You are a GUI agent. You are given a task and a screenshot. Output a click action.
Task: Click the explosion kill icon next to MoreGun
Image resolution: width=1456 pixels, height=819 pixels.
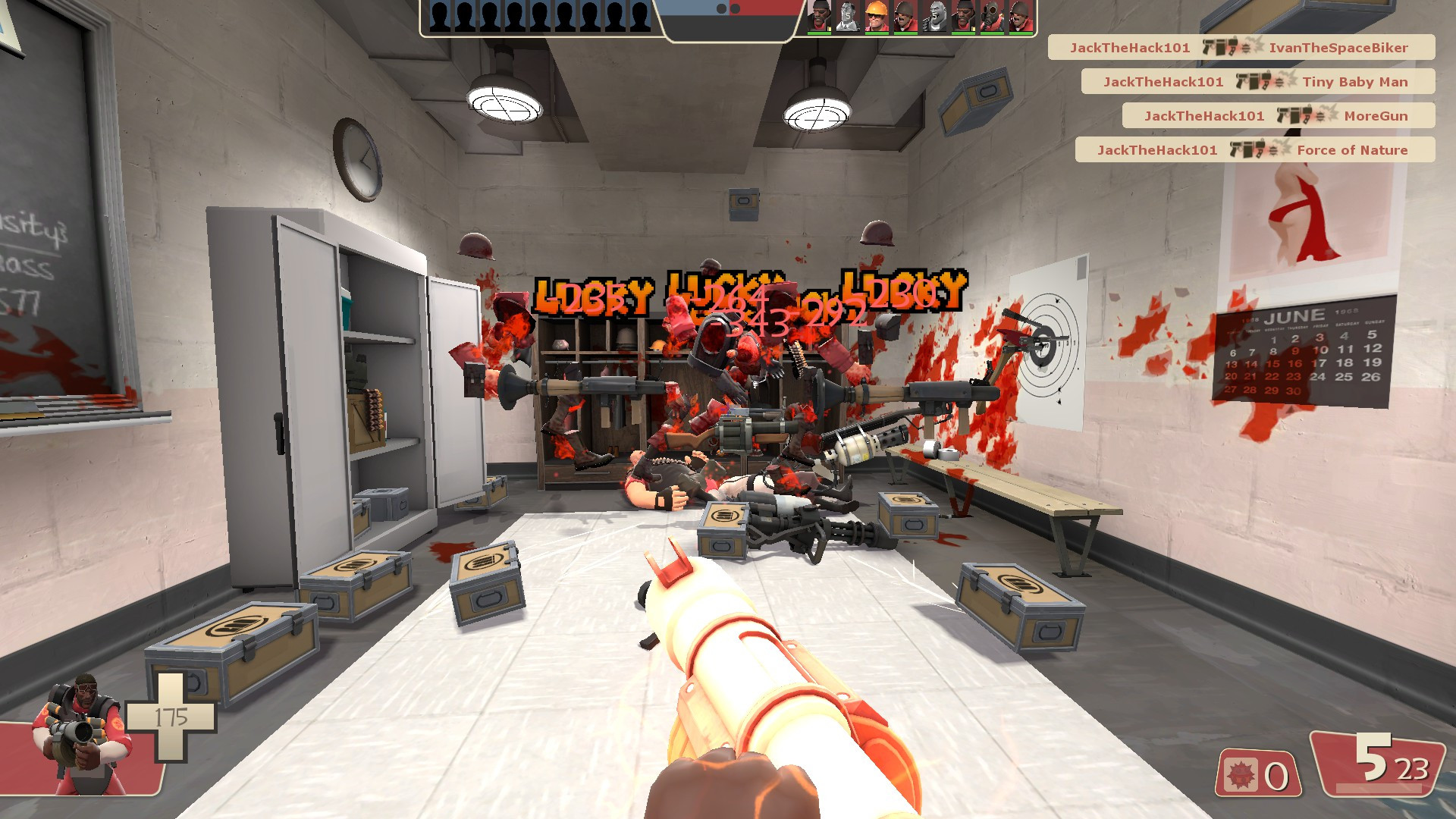(x=1326, y=115)
